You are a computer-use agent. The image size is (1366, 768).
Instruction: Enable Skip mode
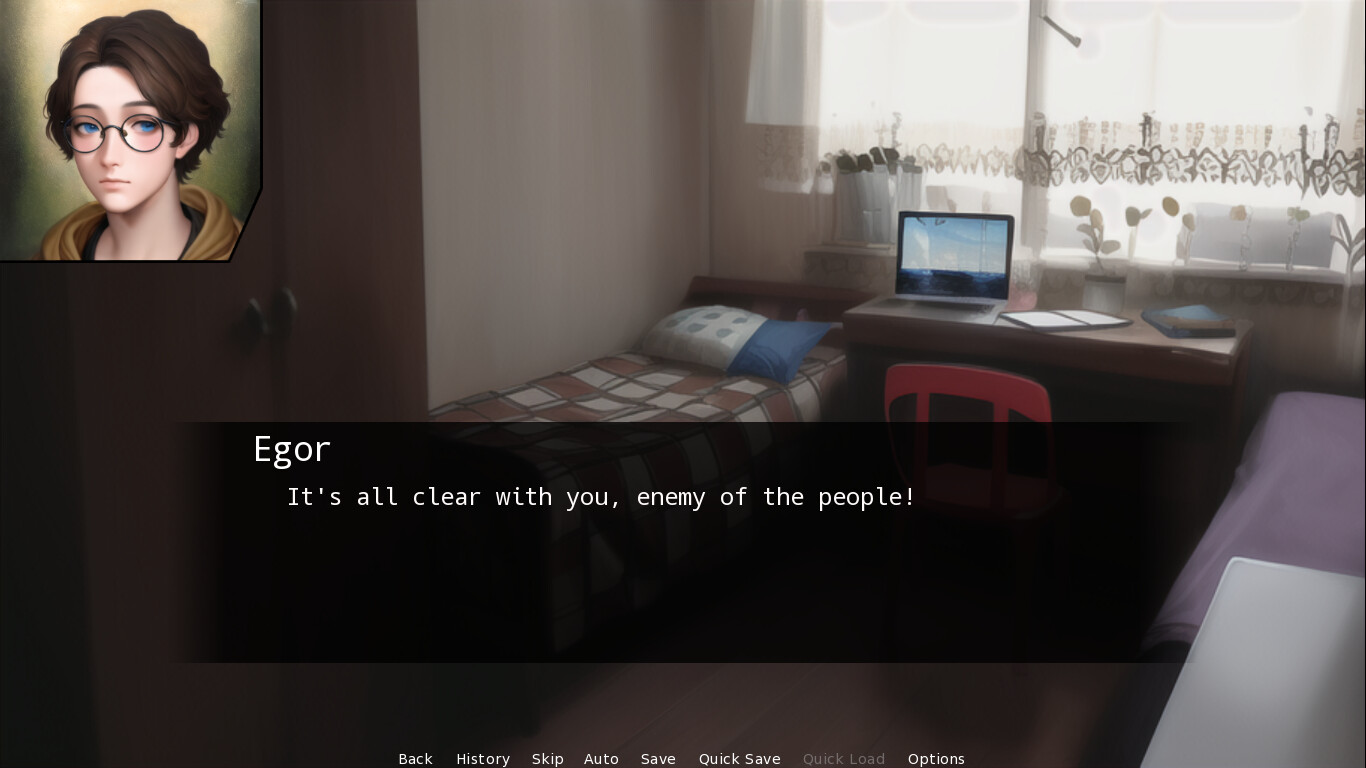548,759
